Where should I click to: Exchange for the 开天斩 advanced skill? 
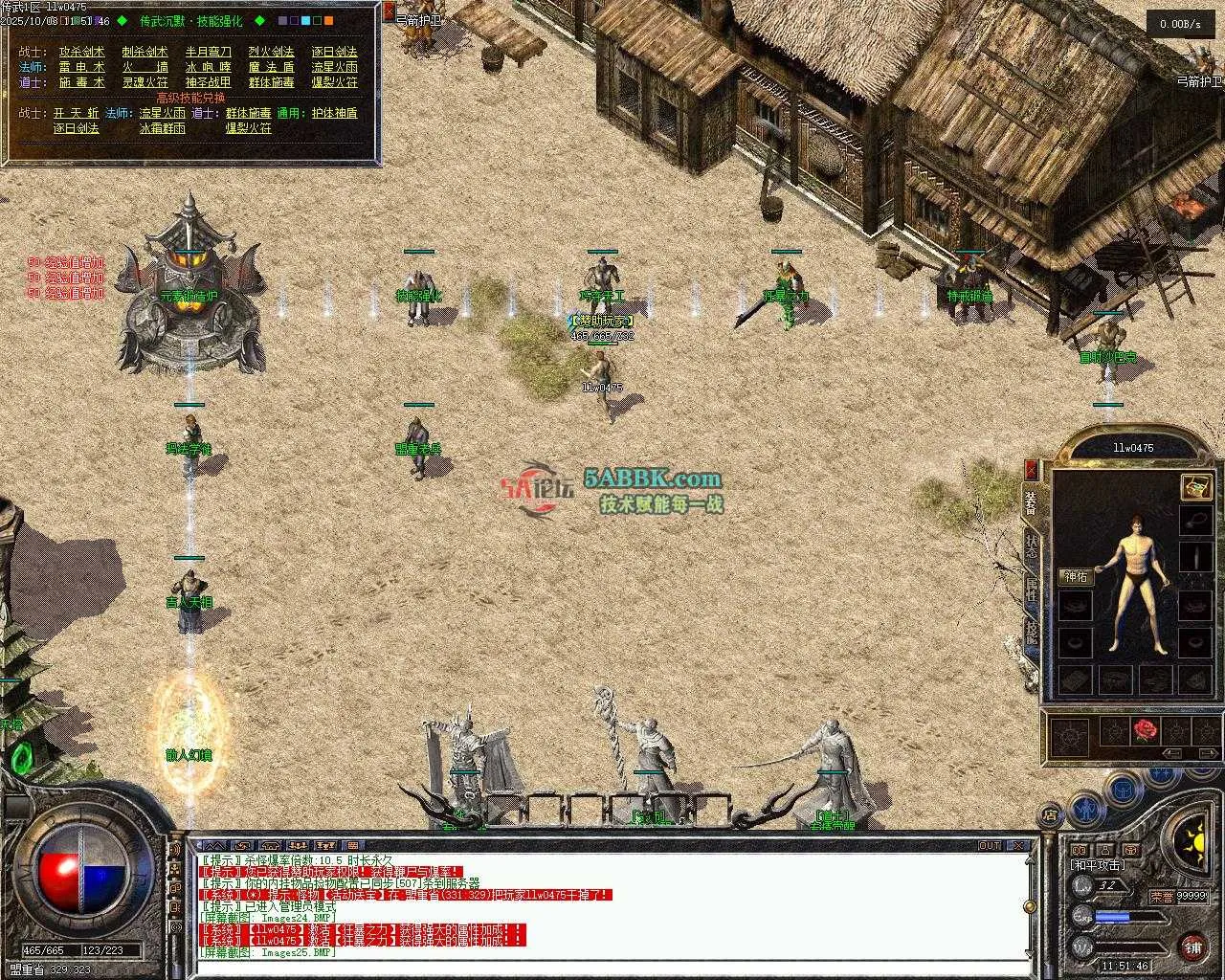pyautogui.click(x=76, y=113)
